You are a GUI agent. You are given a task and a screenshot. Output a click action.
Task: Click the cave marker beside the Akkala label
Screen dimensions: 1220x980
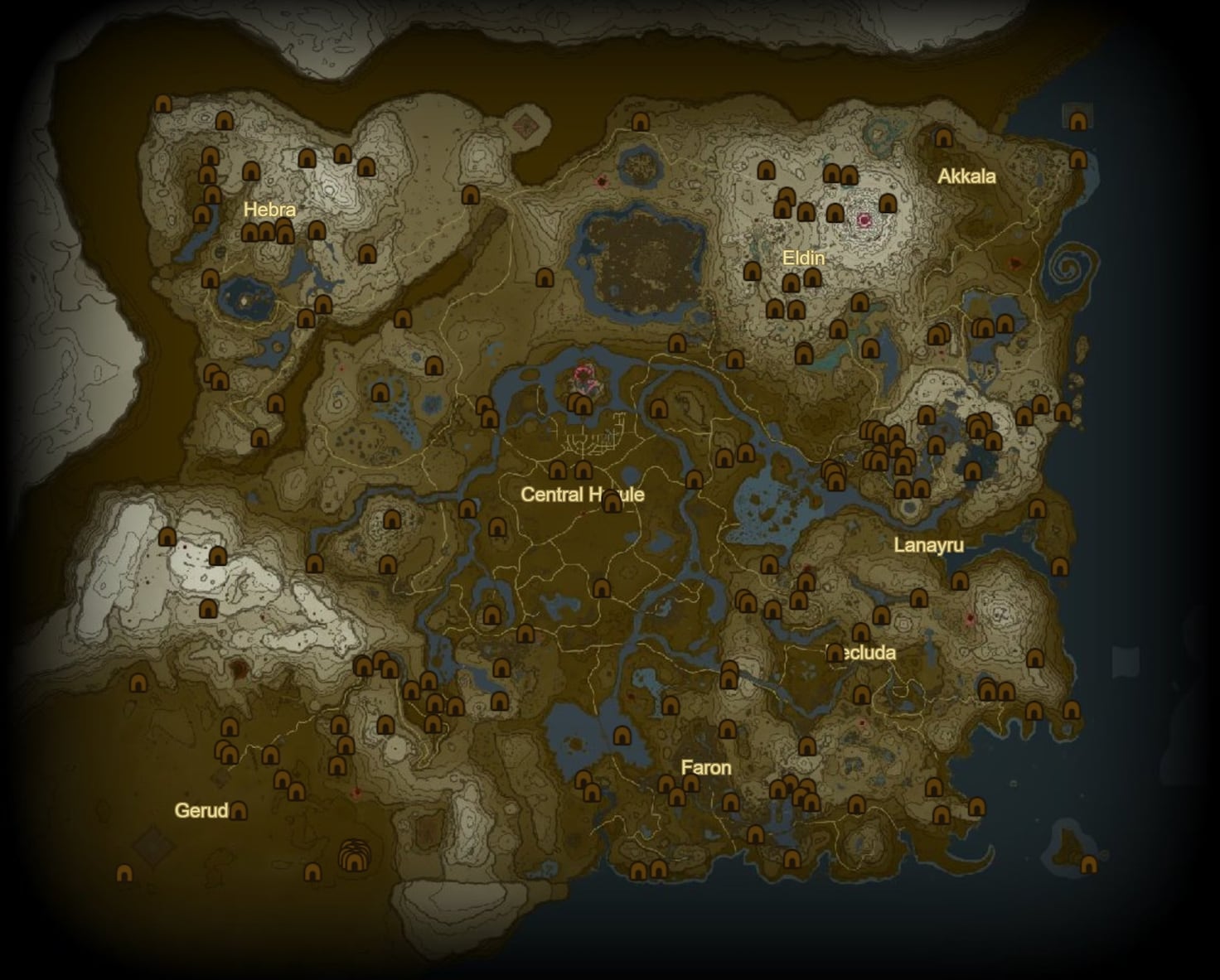[x=943, y=138]
